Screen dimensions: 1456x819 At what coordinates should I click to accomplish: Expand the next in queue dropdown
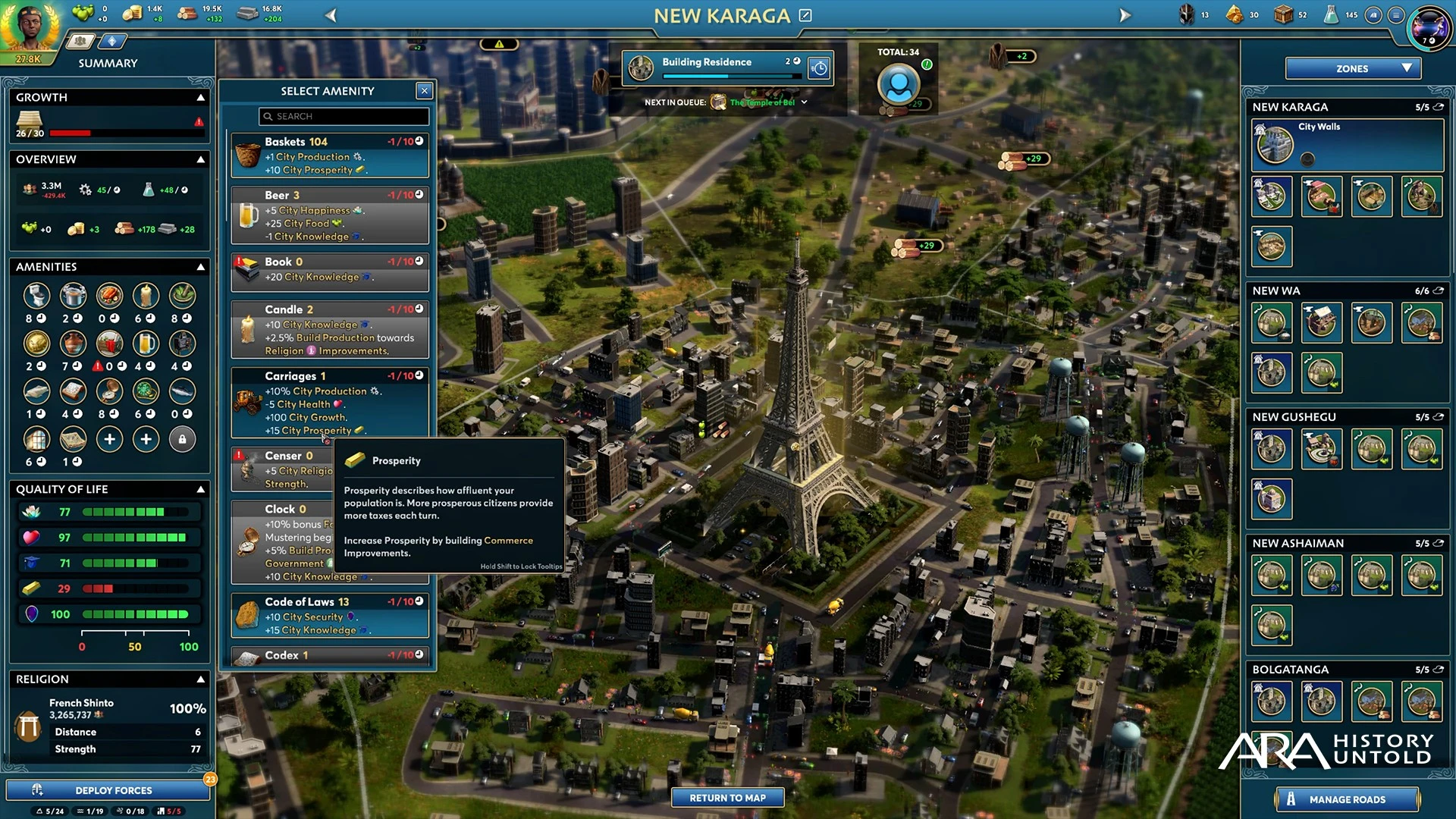(x=804, y=102)
